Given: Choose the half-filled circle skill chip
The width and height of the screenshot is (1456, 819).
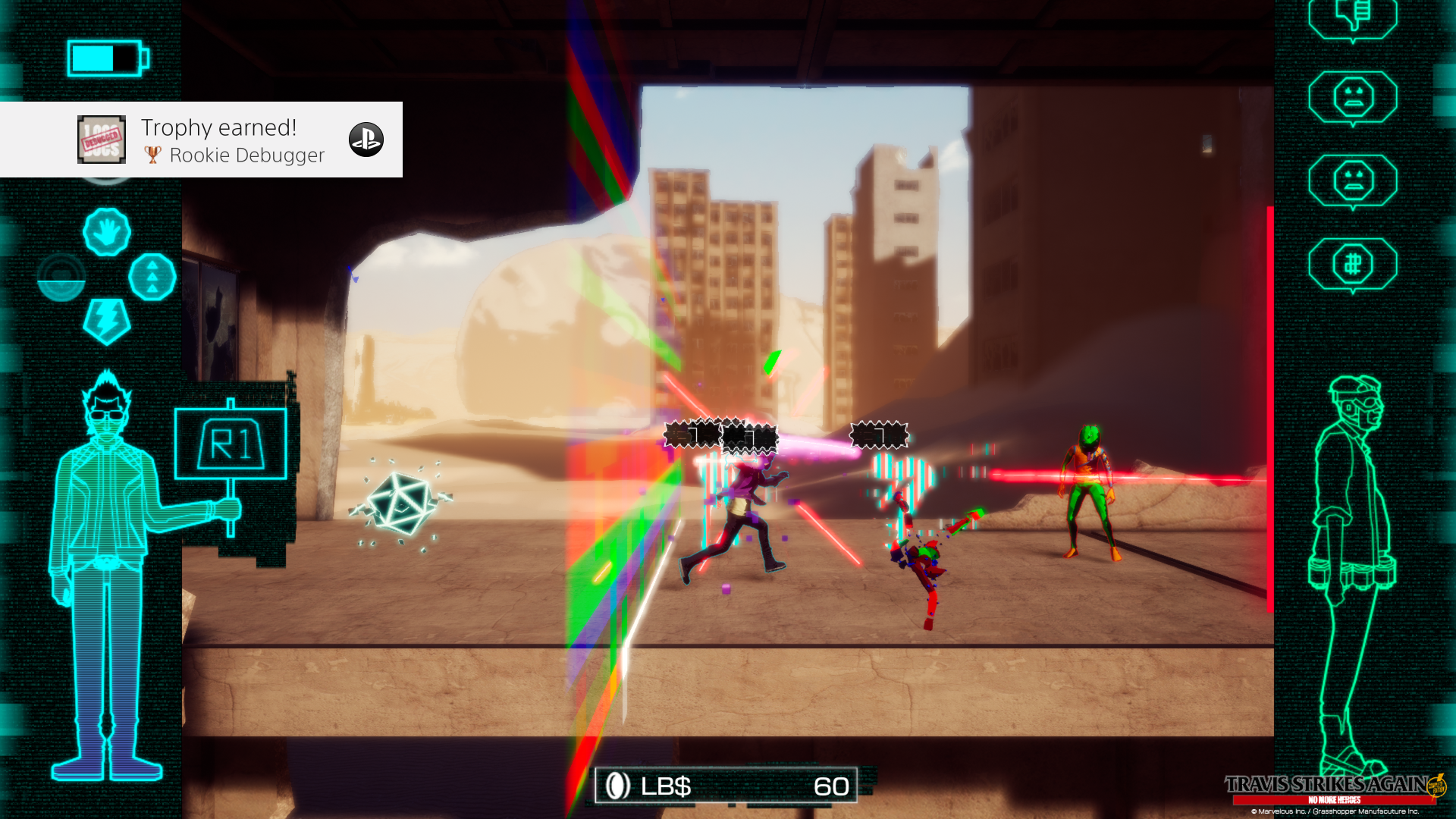Looking at the screenshot, I should coord(61,277).
